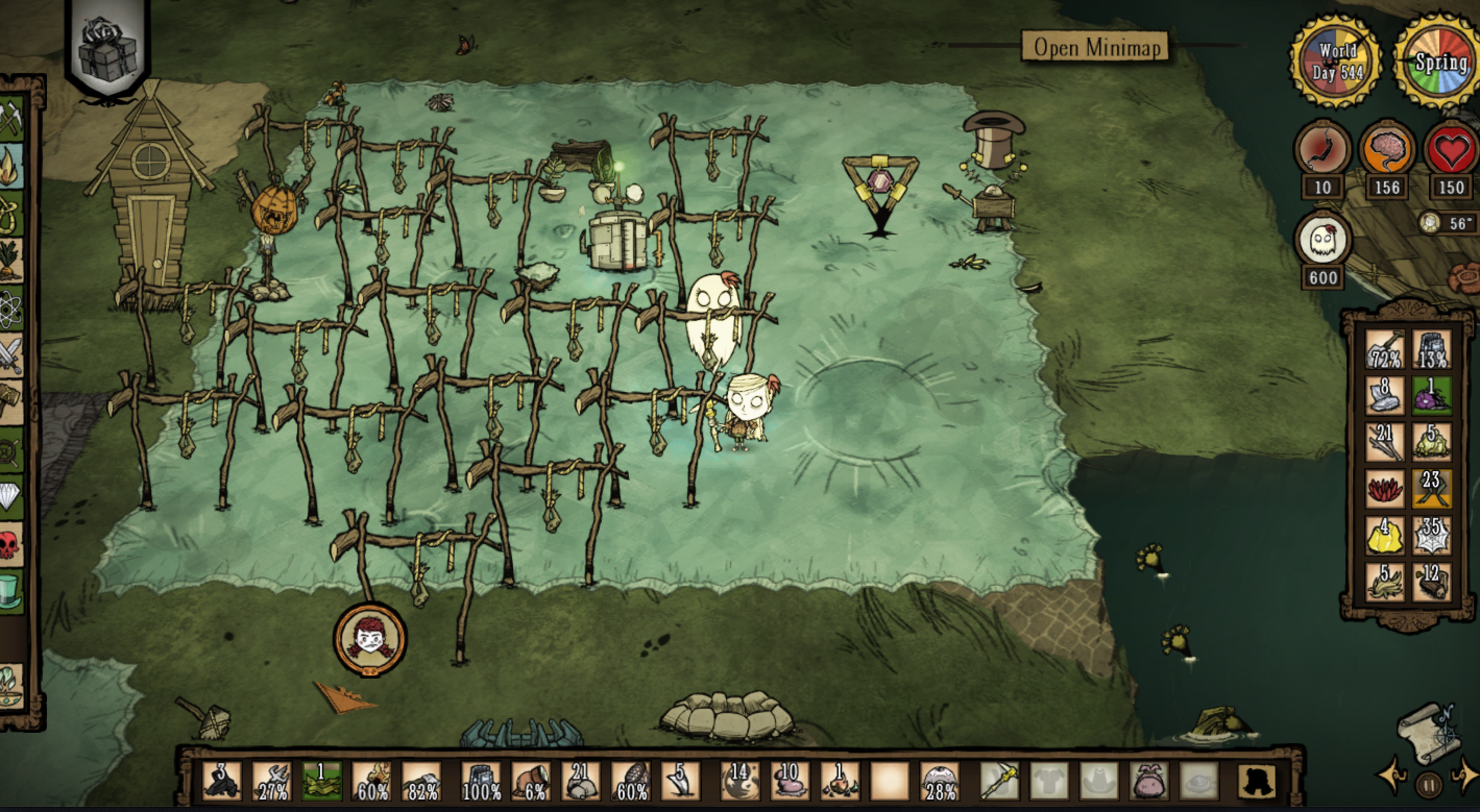Select the pink piggyback backpack slot
Image resolution: width=1480 pixels, height=812 pixels.
[1148, 782]
